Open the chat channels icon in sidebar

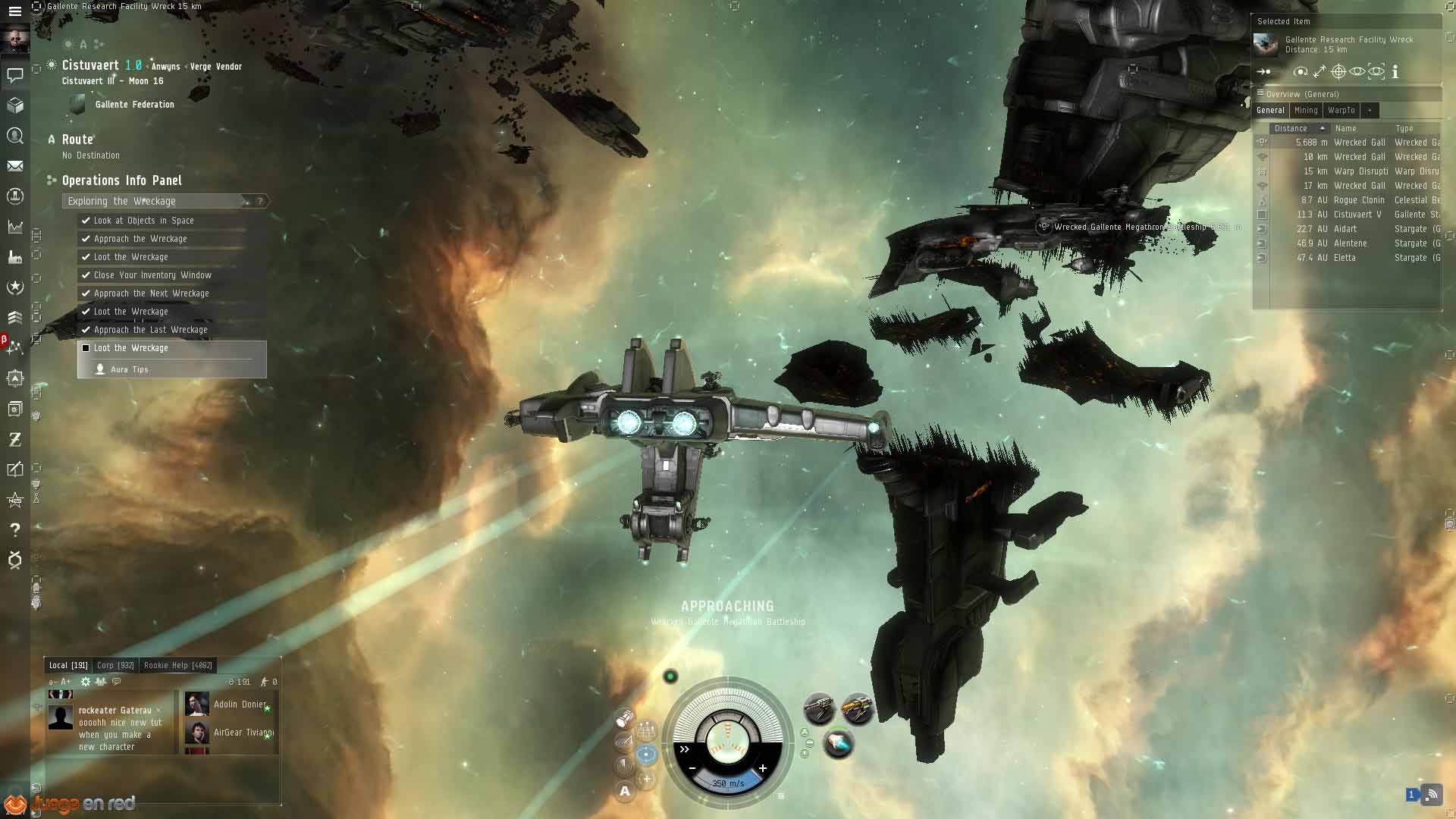14,74
